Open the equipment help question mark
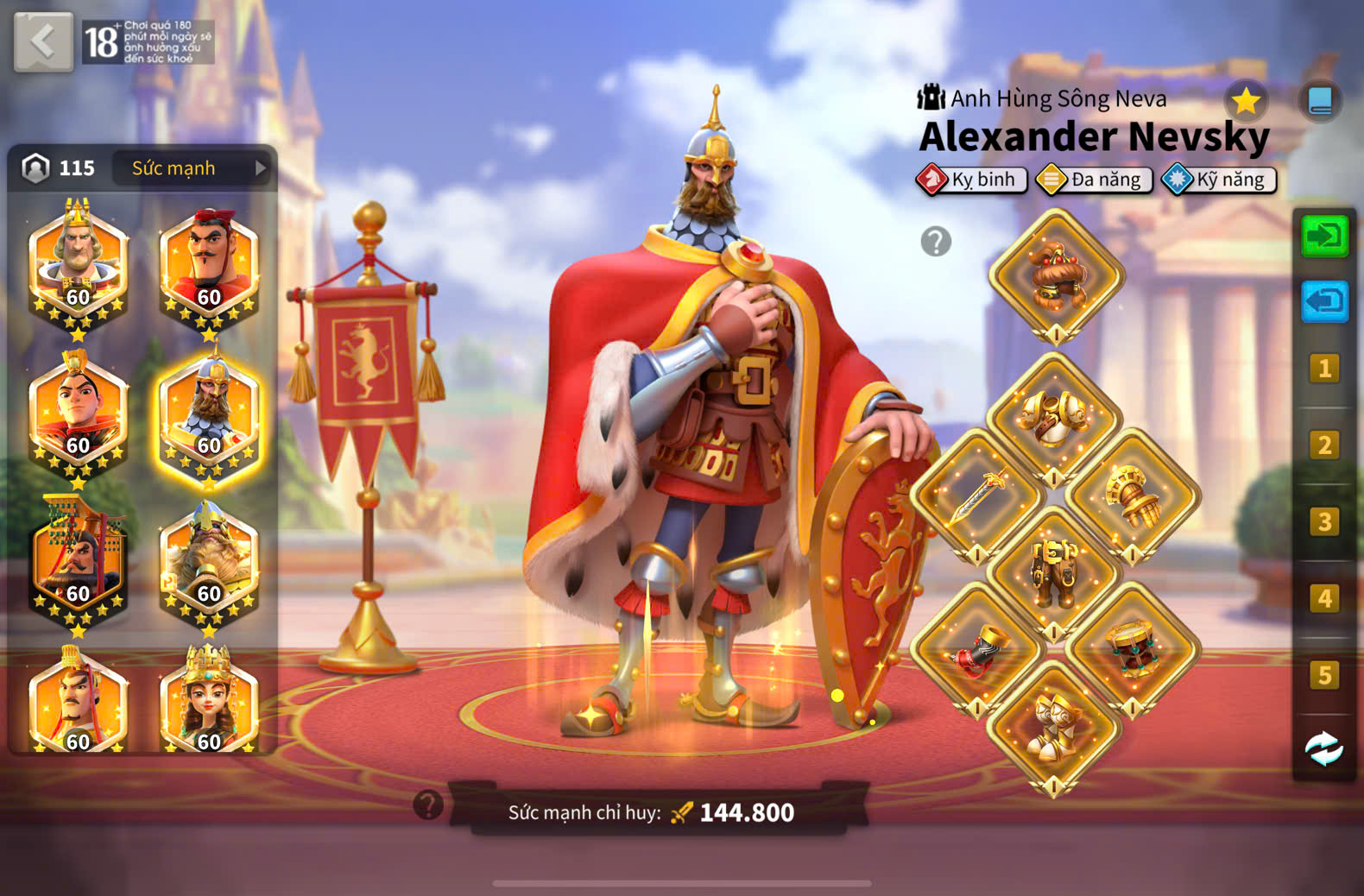 click(x=936, y=242)
